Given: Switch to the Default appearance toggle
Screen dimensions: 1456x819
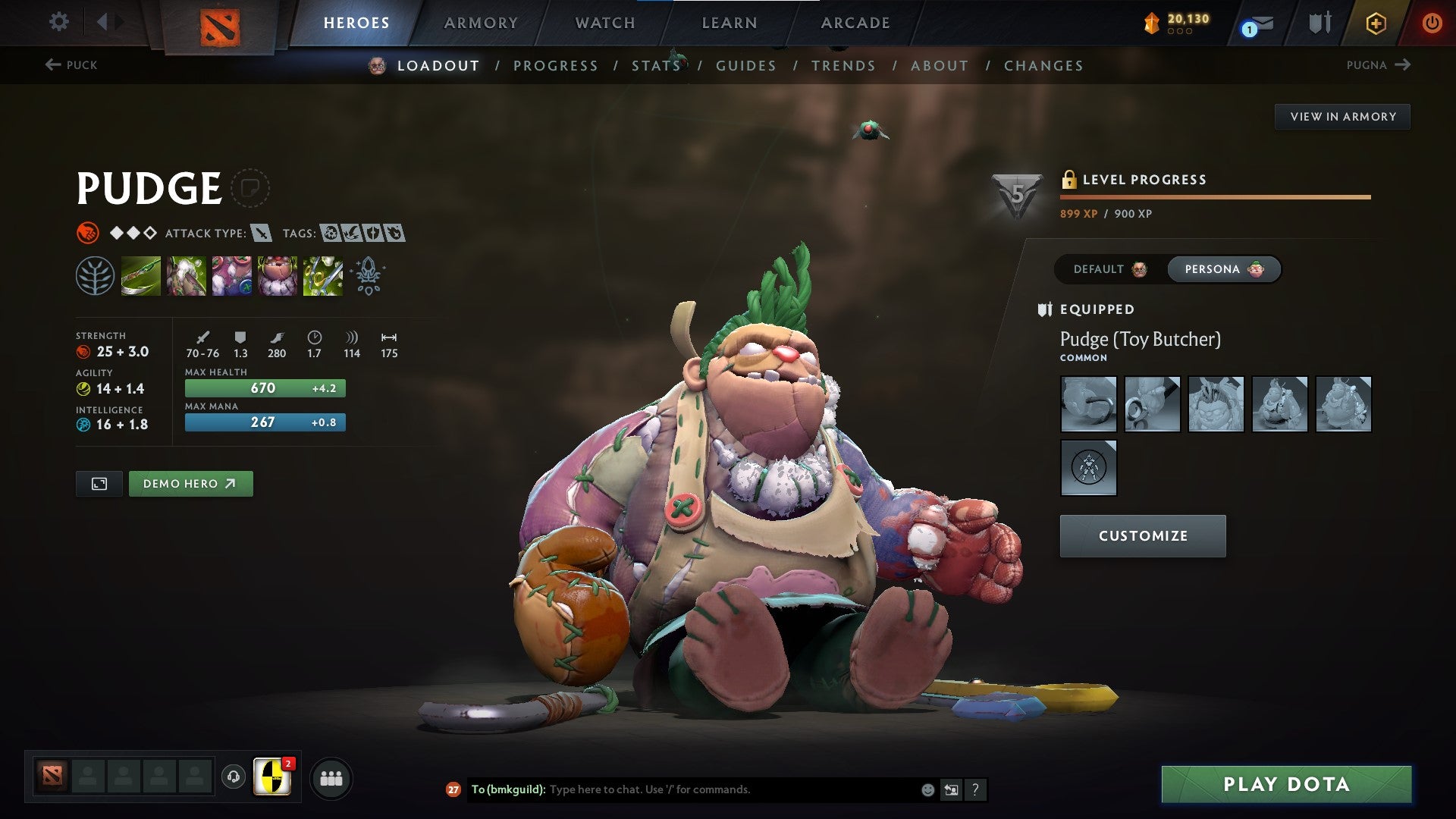Looking at the screenshot, I should point(1107,269).
